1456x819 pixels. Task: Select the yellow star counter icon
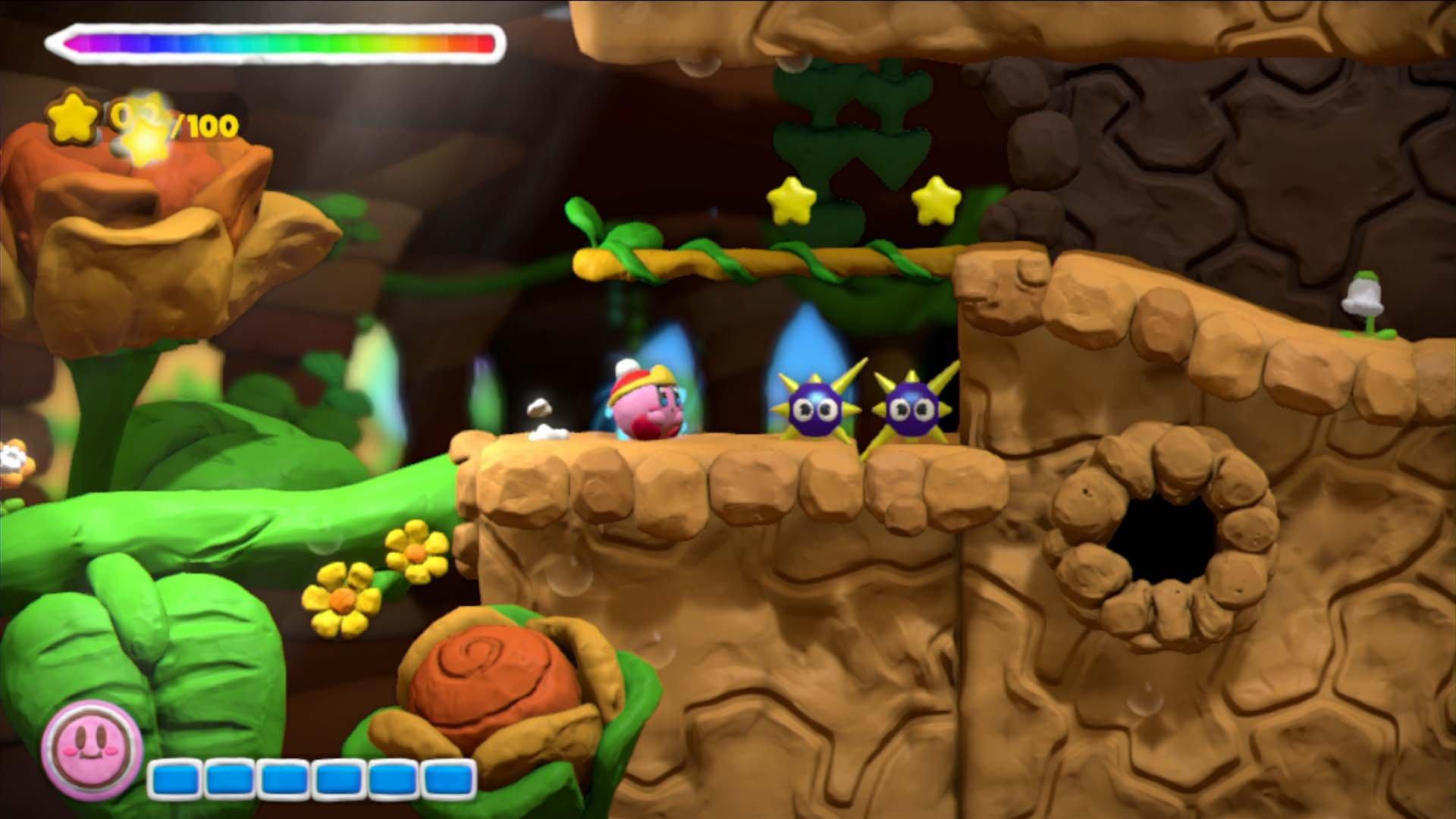(73, 117)
